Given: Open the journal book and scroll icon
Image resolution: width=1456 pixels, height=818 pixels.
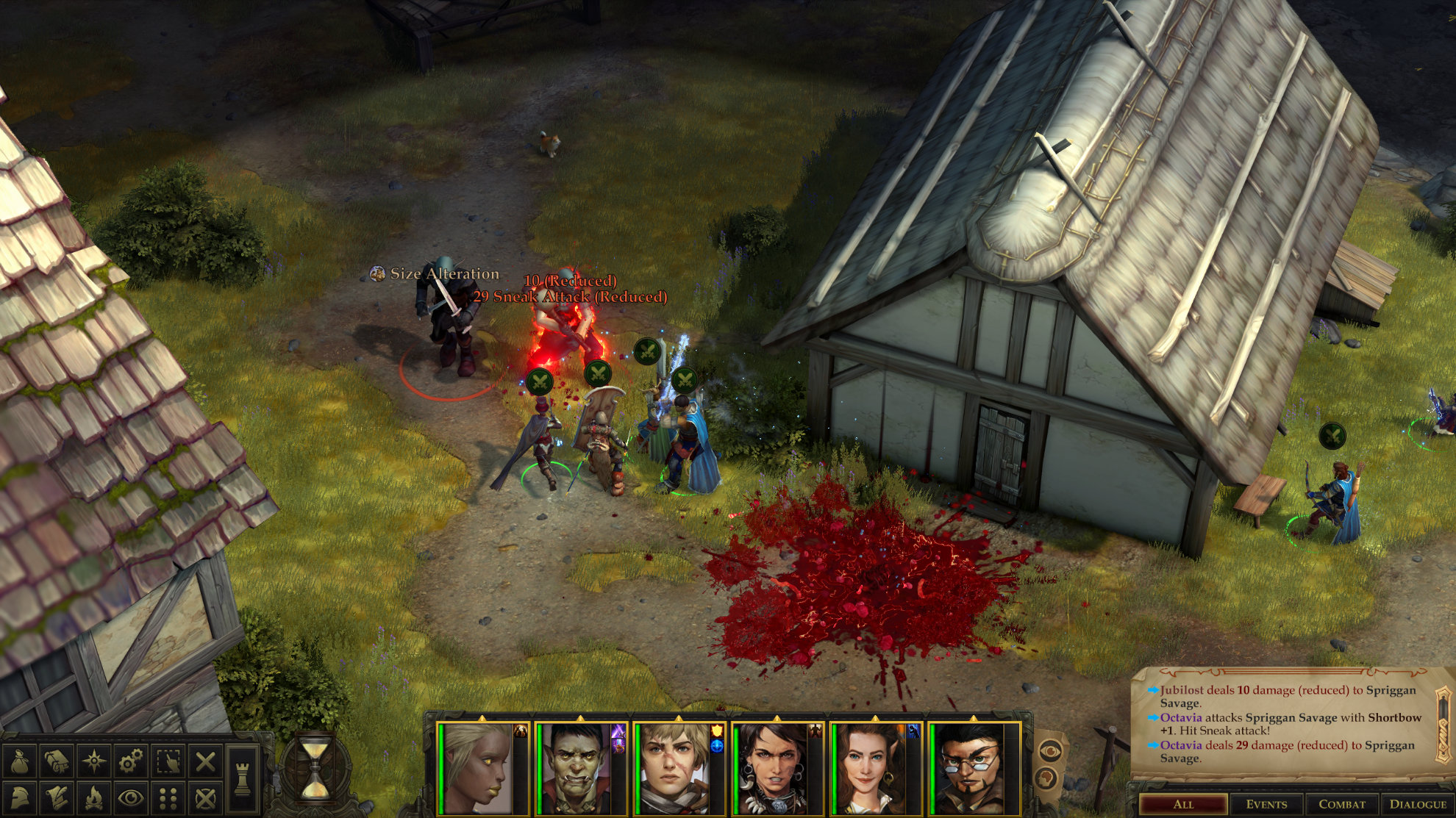Looking at the screenshot, I should tap(57, 761).
